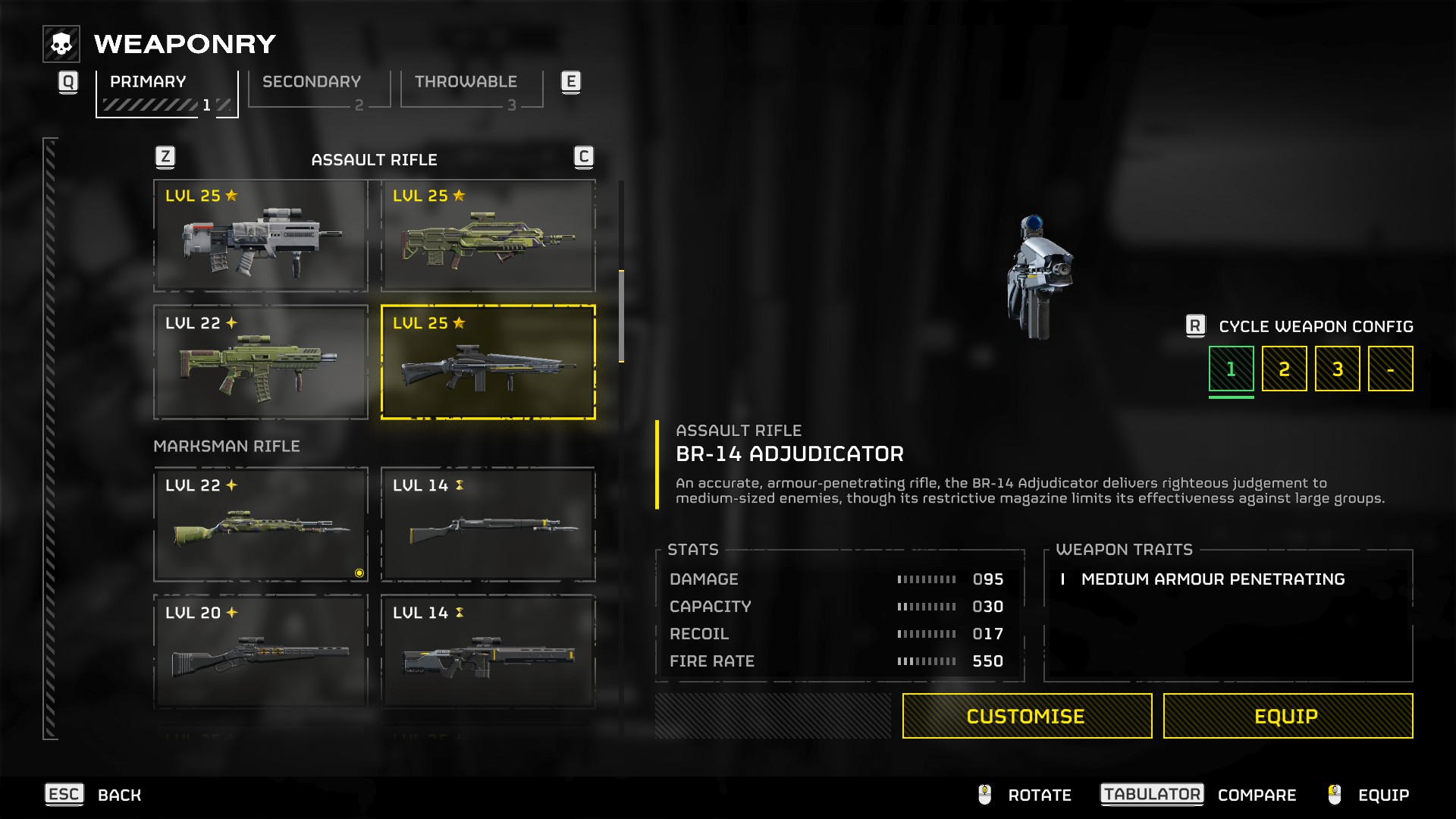Open the Customise weapon screen

(1027, 716)
